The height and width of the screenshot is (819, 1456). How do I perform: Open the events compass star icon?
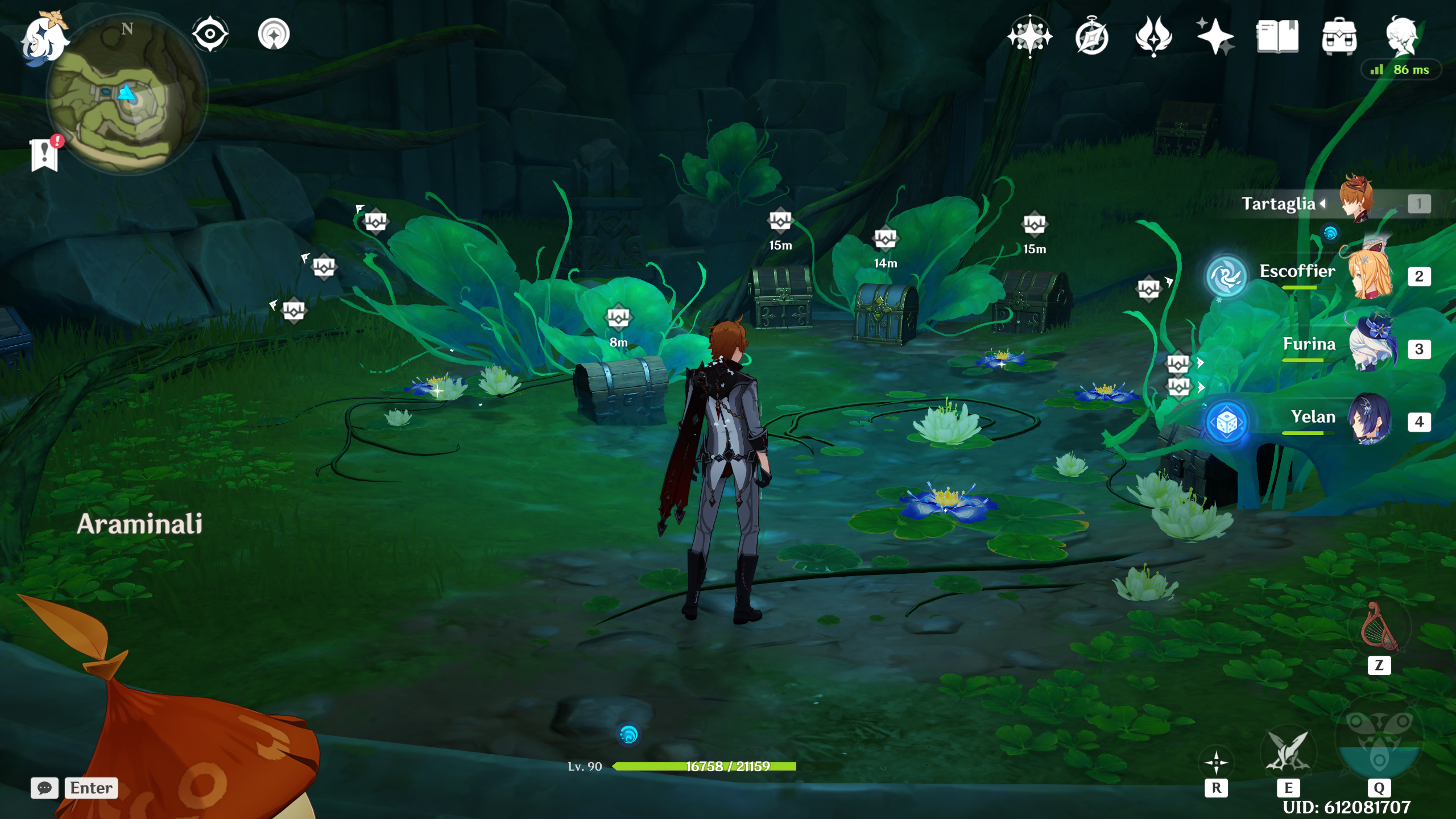(x=1029, y=36)
